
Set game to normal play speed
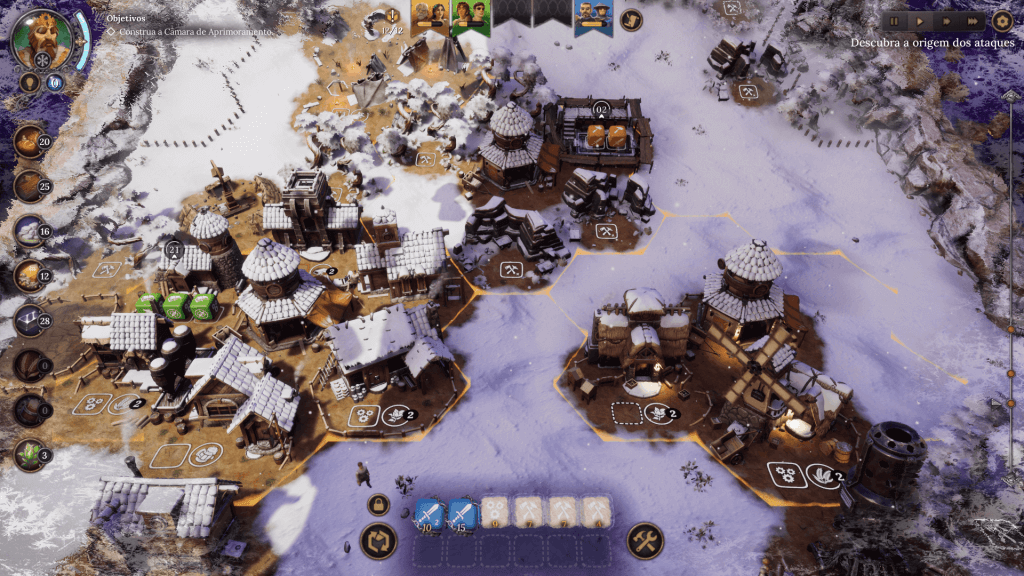pos(920,21)
